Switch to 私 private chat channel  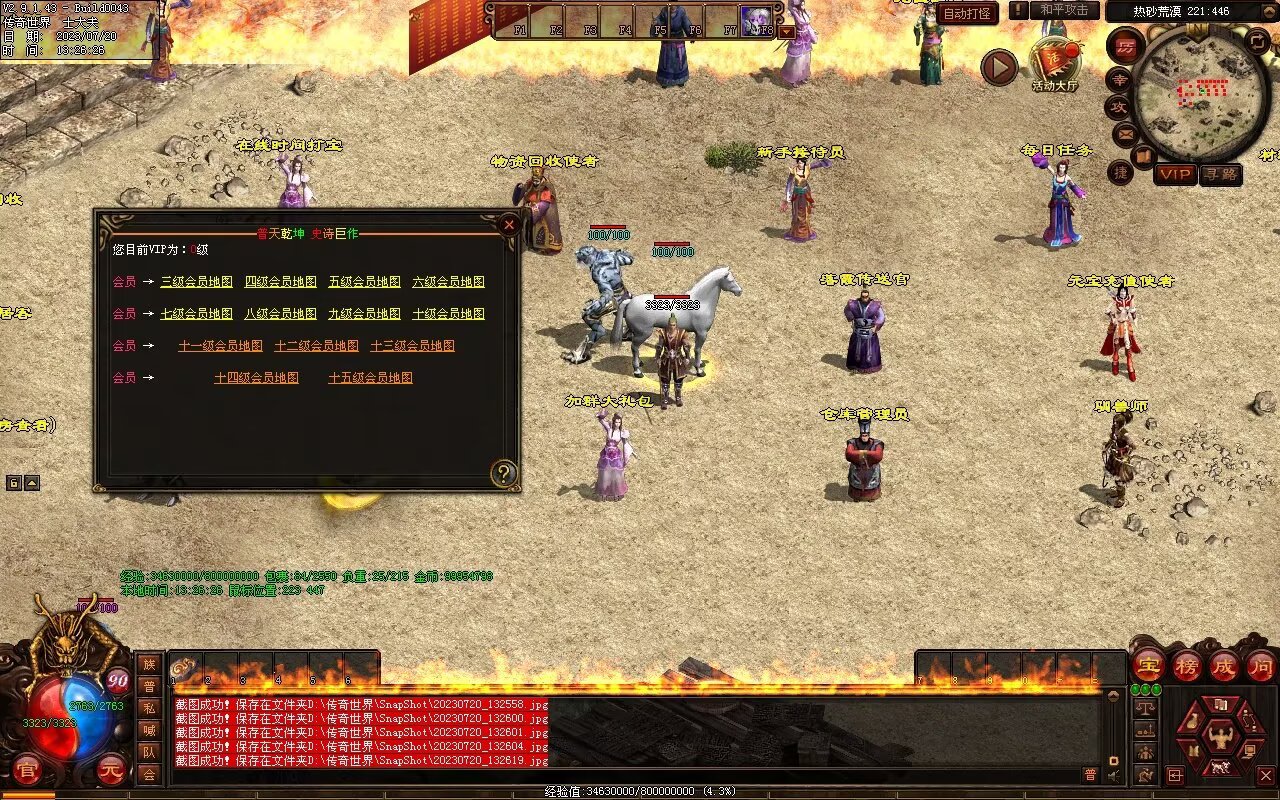click(149, 708)
